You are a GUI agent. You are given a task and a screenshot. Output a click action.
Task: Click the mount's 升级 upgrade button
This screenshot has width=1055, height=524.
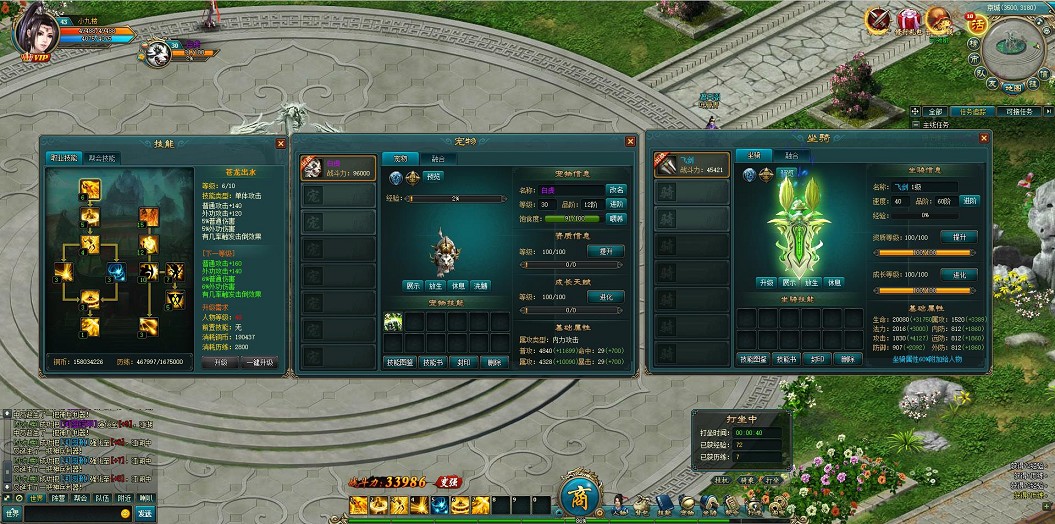coord(766,282)
